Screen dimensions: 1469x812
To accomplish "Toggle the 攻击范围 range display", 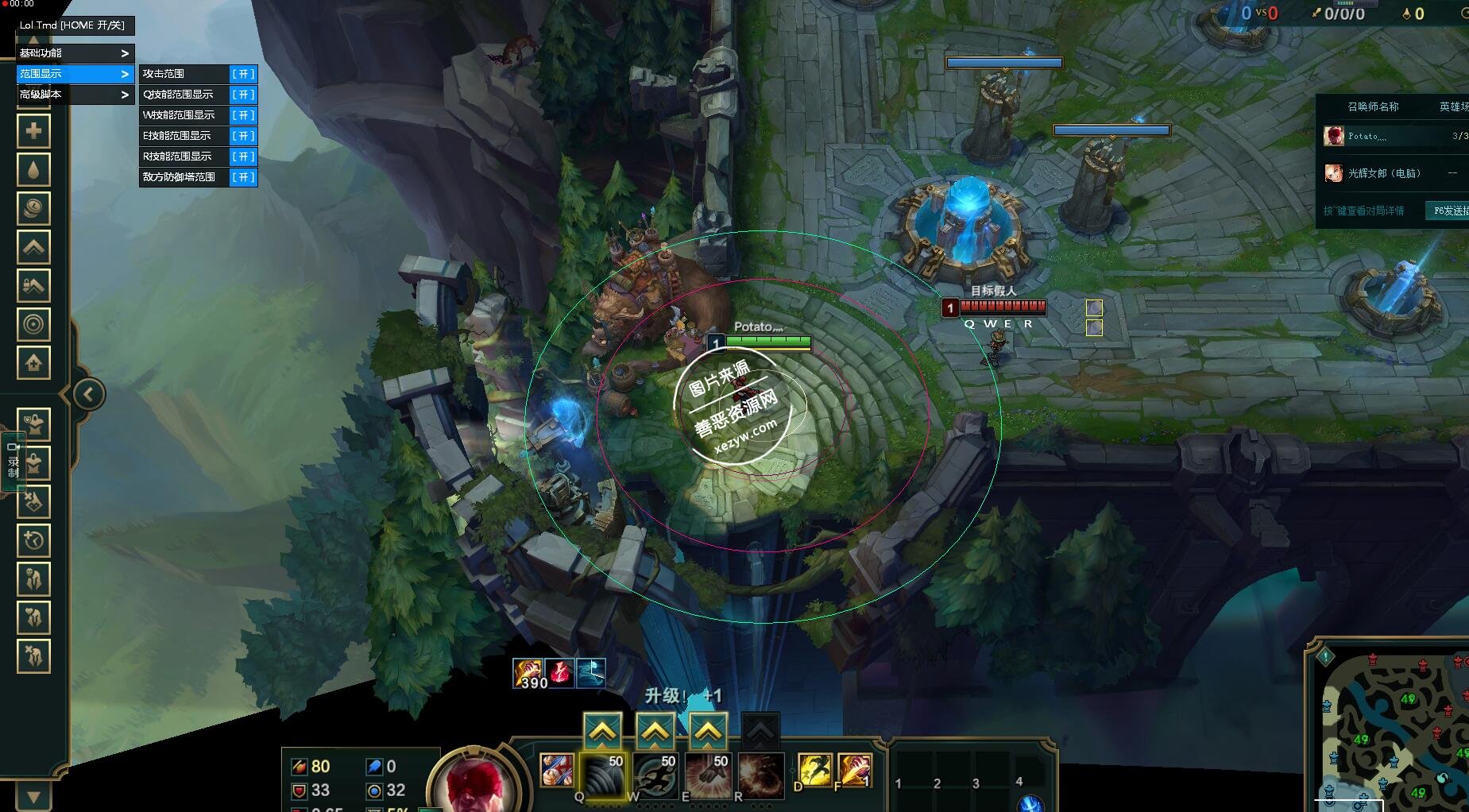I will pyautogui.click(x=242, y=74).
